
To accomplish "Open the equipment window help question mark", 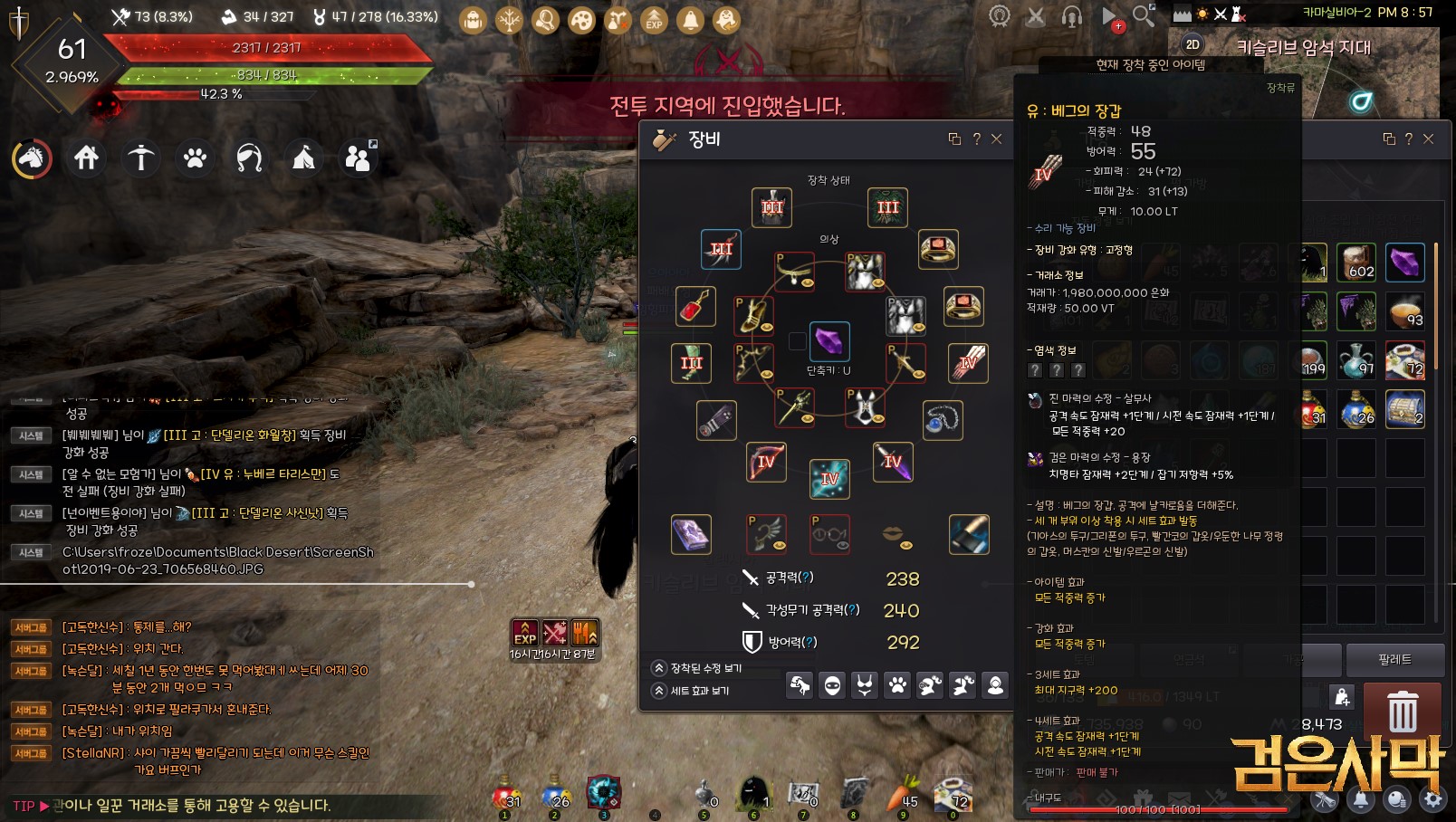I will (x=976, y=139).
